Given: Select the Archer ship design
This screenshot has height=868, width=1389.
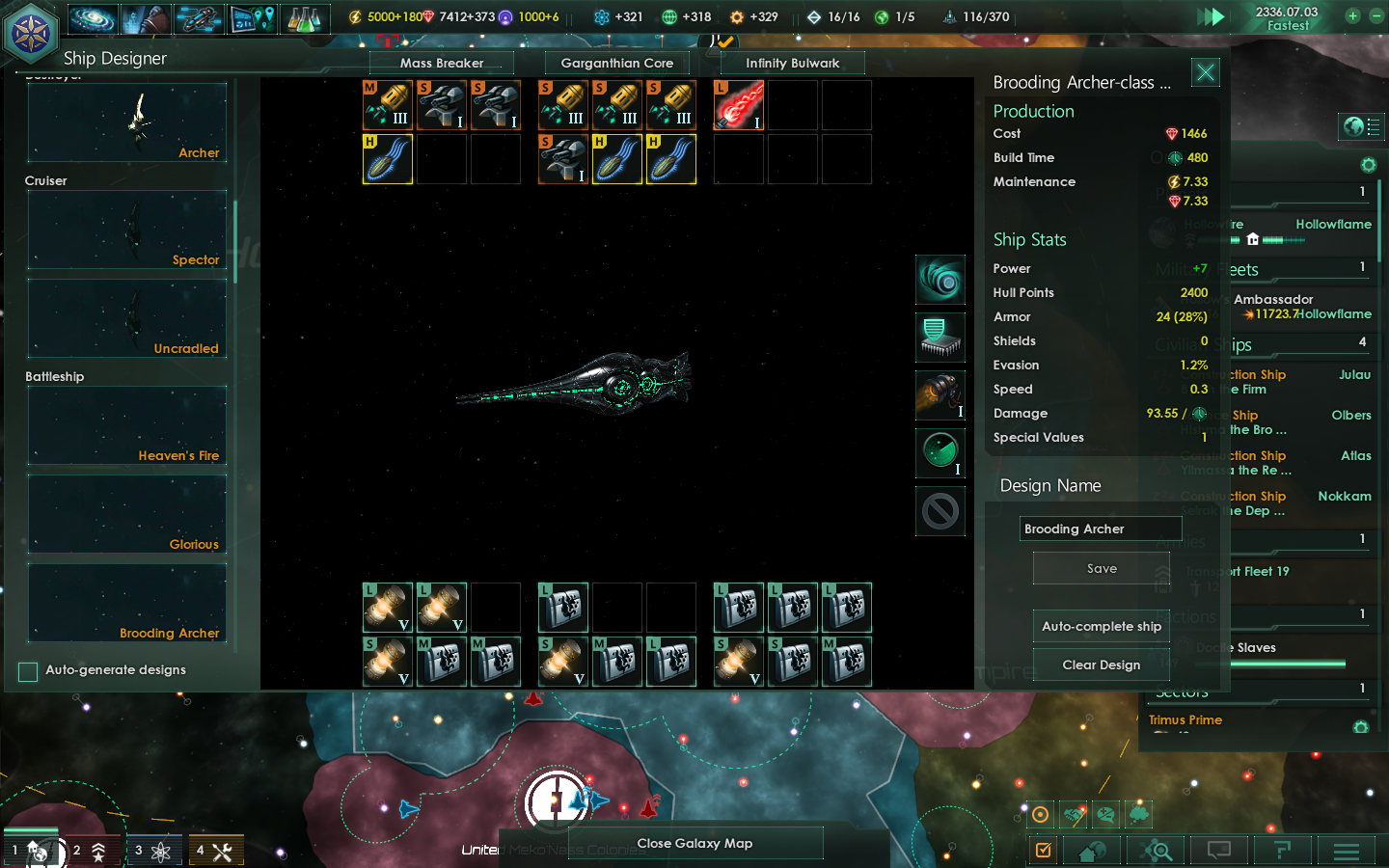Looking at the screenshot, I should [x=127, y=122].
